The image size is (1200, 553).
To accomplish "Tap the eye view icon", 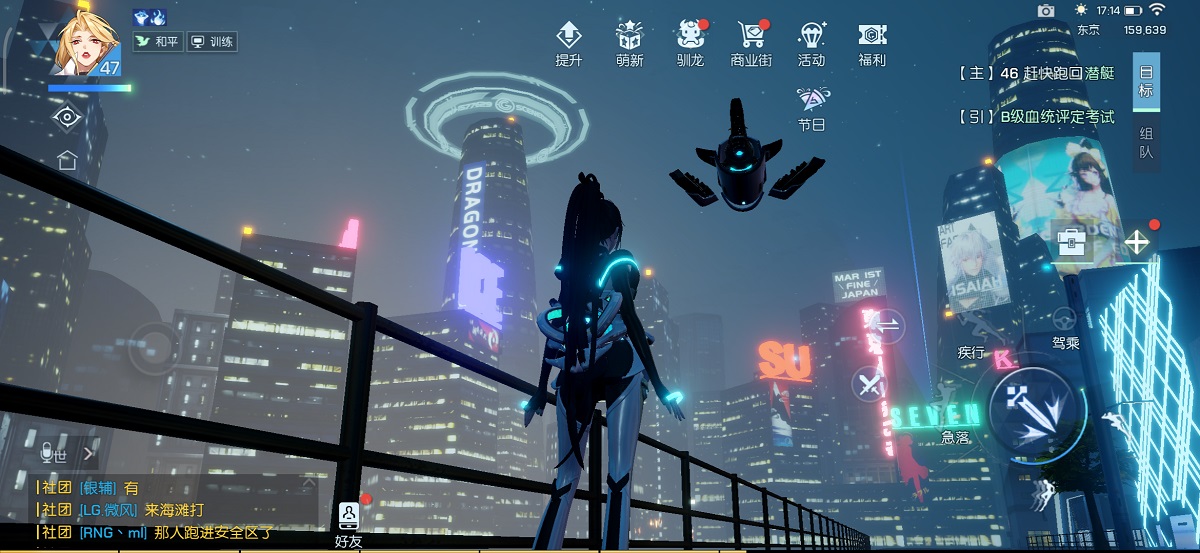I will point(67,117).
